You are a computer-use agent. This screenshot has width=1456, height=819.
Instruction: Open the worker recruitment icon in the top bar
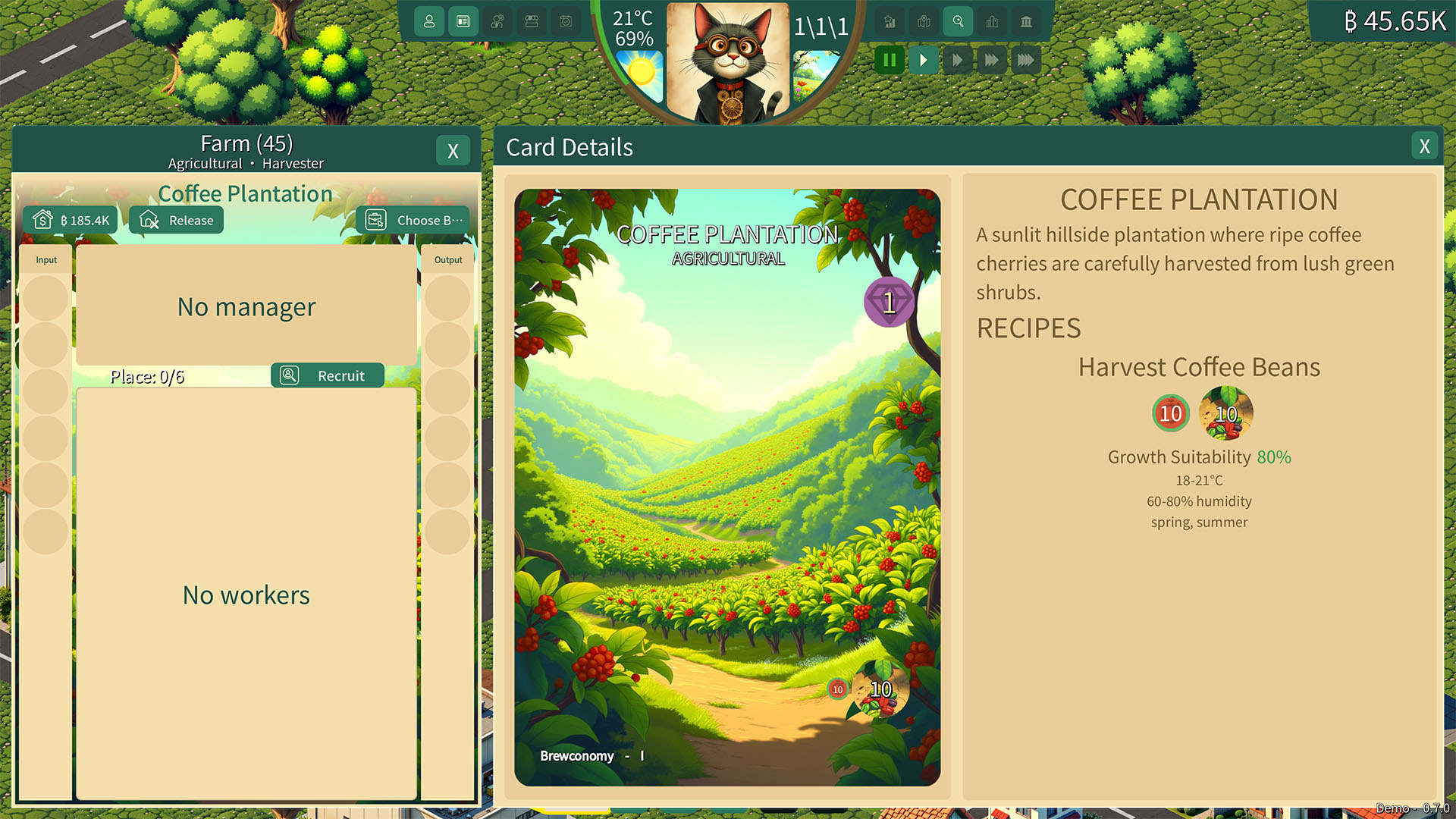(498, 22)
